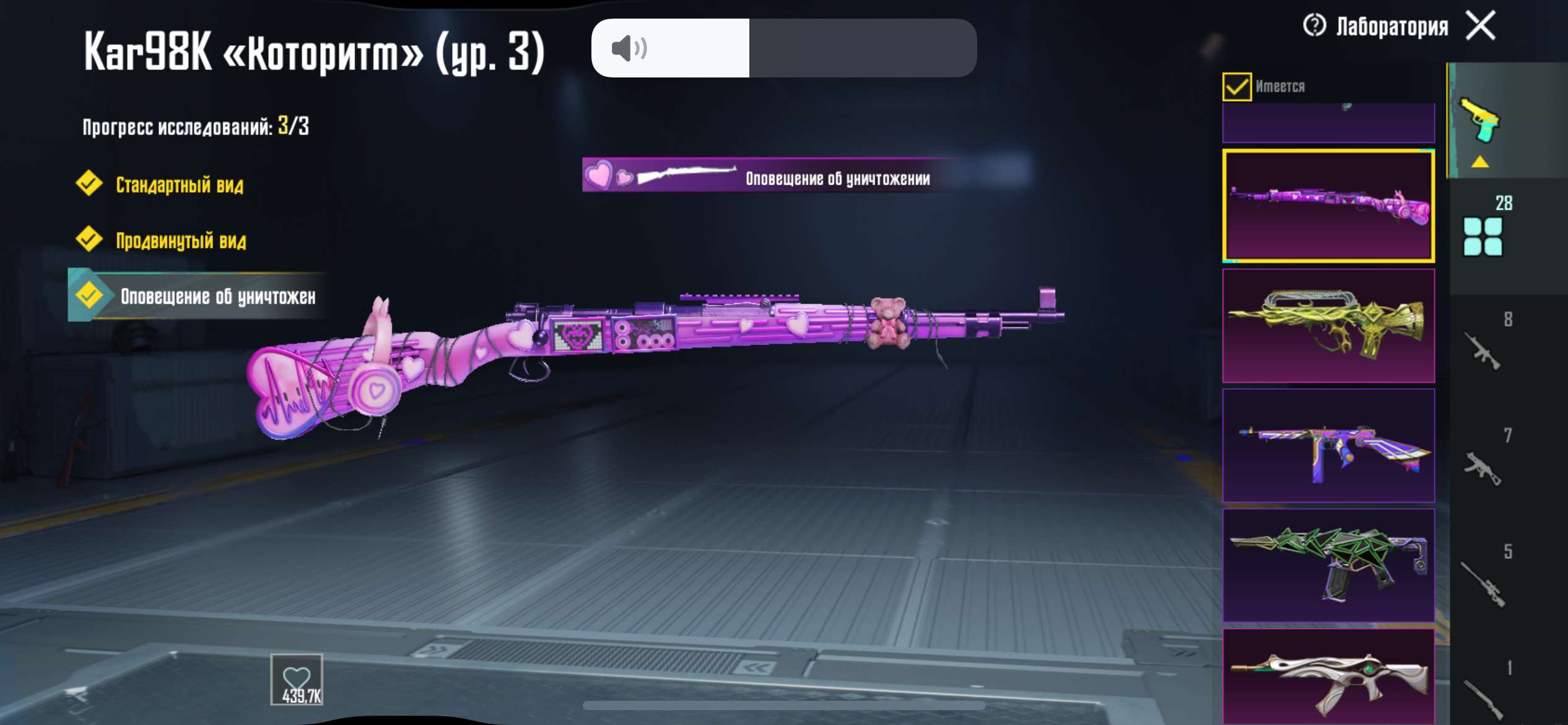Open the Laboratory help icon
This screenshot has height=725, width=1568.
pyautogui.click(x=1314, y=26)
